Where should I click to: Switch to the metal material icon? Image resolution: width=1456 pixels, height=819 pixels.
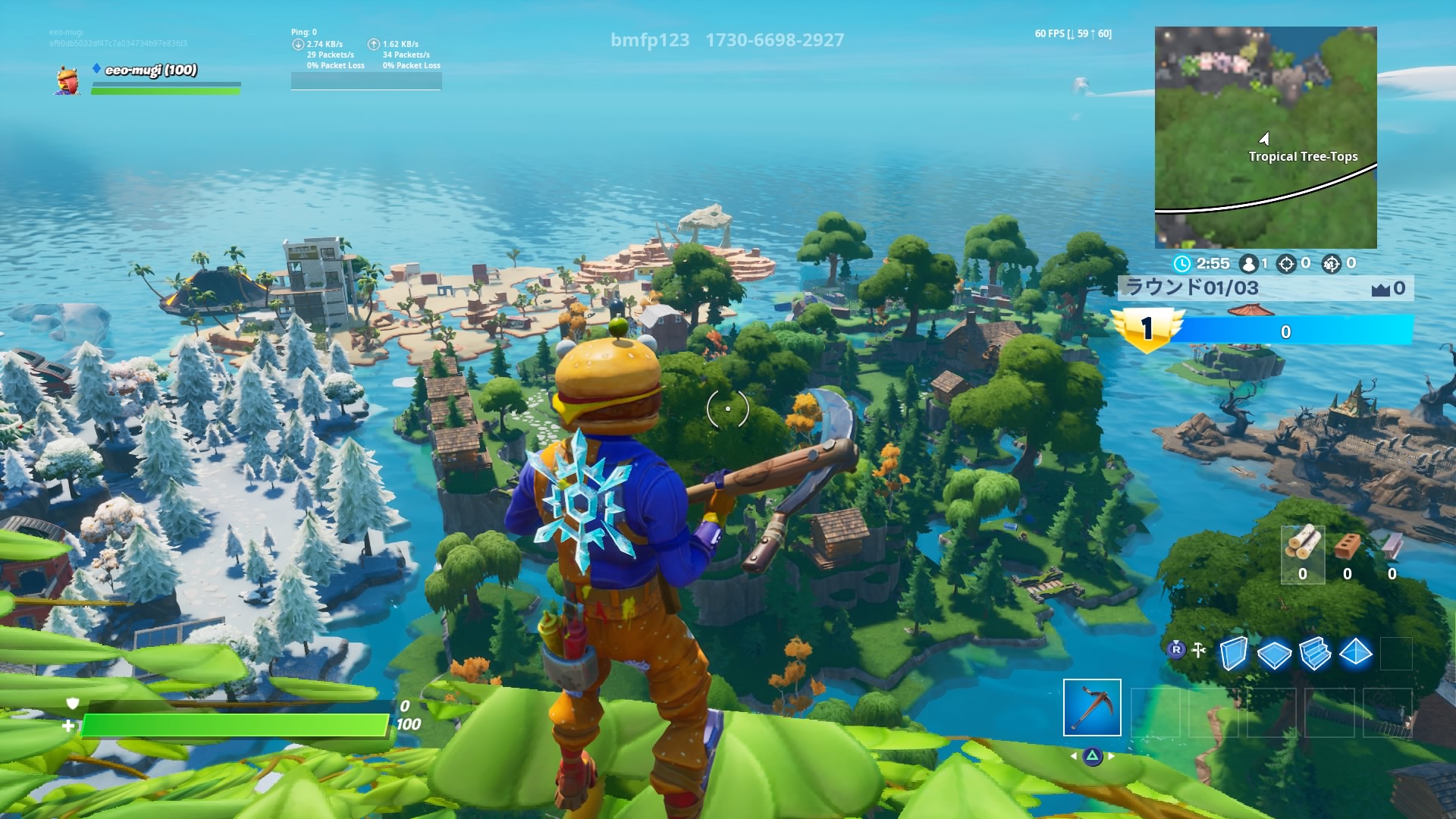click(x=1392, y=546)
